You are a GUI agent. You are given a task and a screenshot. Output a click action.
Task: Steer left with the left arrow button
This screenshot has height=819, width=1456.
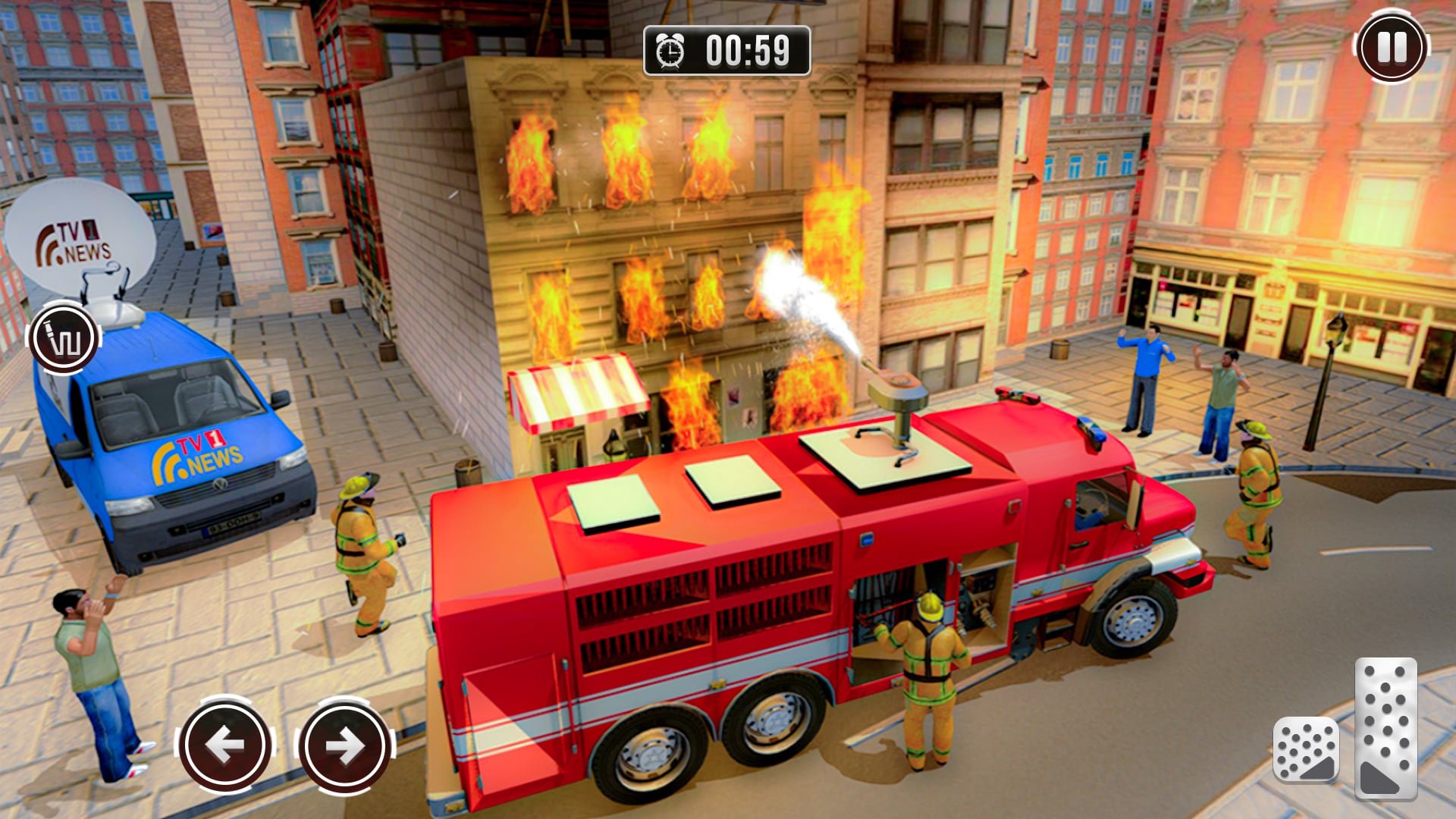coord(225,745)
